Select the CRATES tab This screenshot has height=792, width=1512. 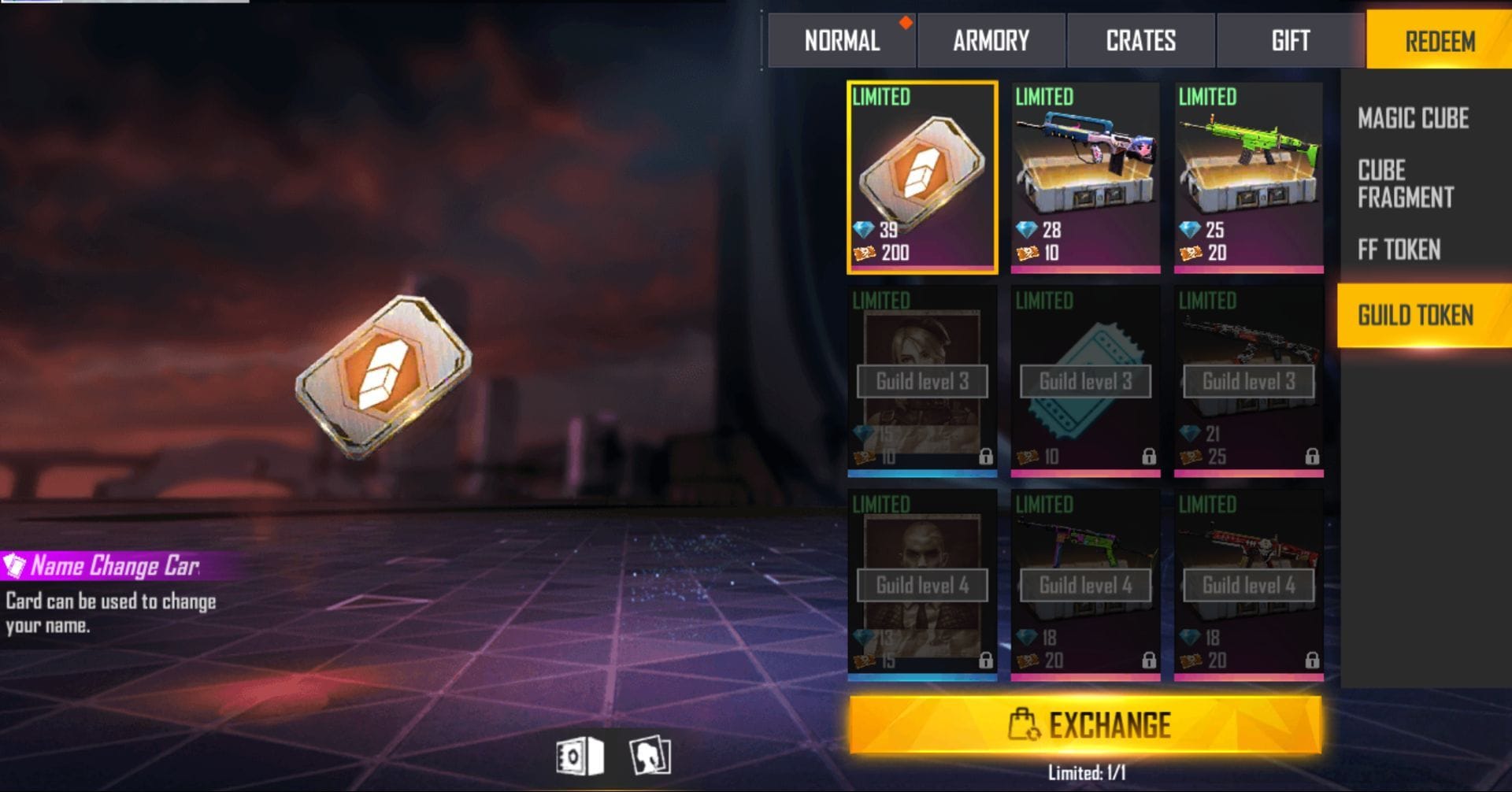[1140, 41]
